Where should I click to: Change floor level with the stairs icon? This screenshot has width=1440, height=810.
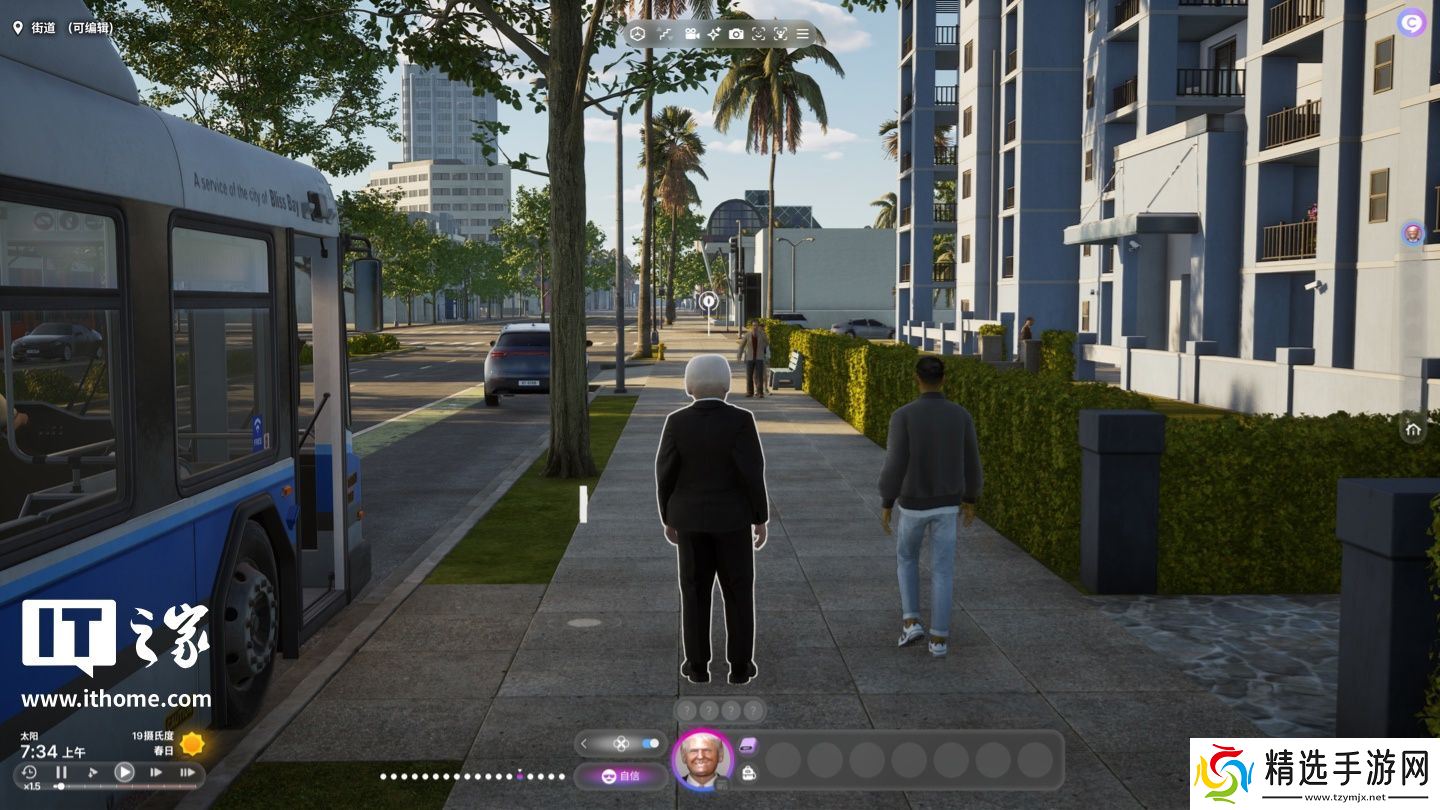665,34
